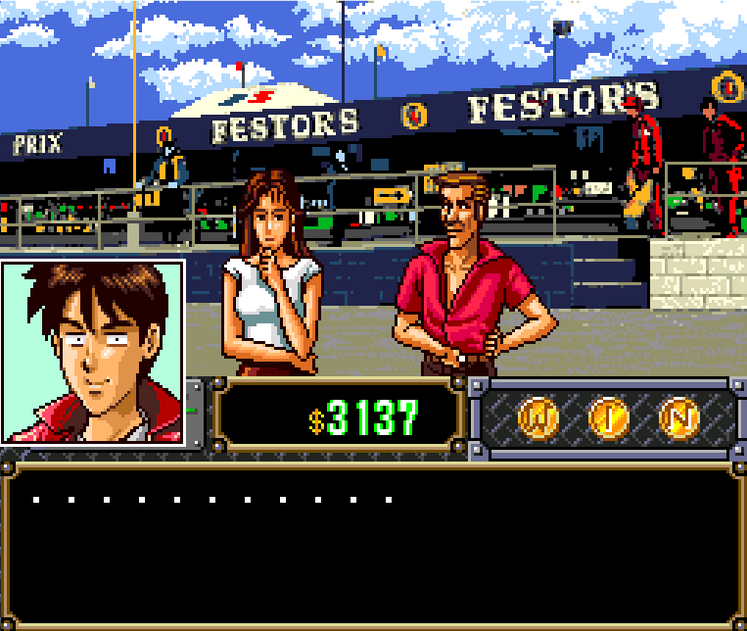This screenshot has width=747, height=631.
Task: Click the gold W coin
Action: click(537, 417)
